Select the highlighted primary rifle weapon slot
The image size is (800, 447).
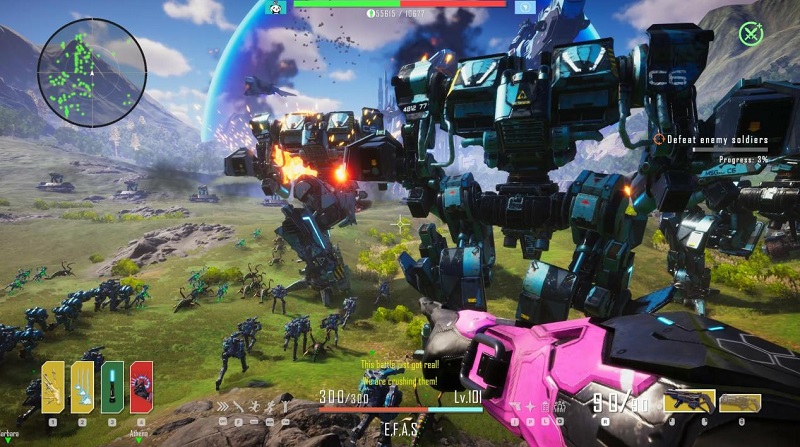(689, 402)
